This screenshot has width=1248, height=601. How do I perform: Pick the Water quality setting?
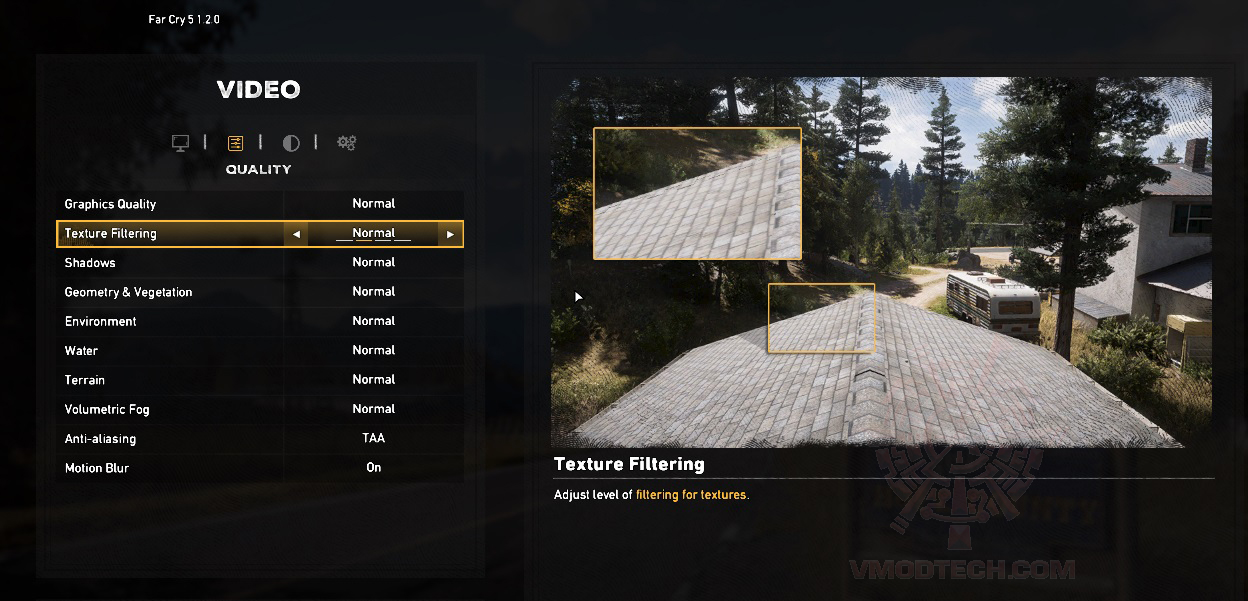260,351
